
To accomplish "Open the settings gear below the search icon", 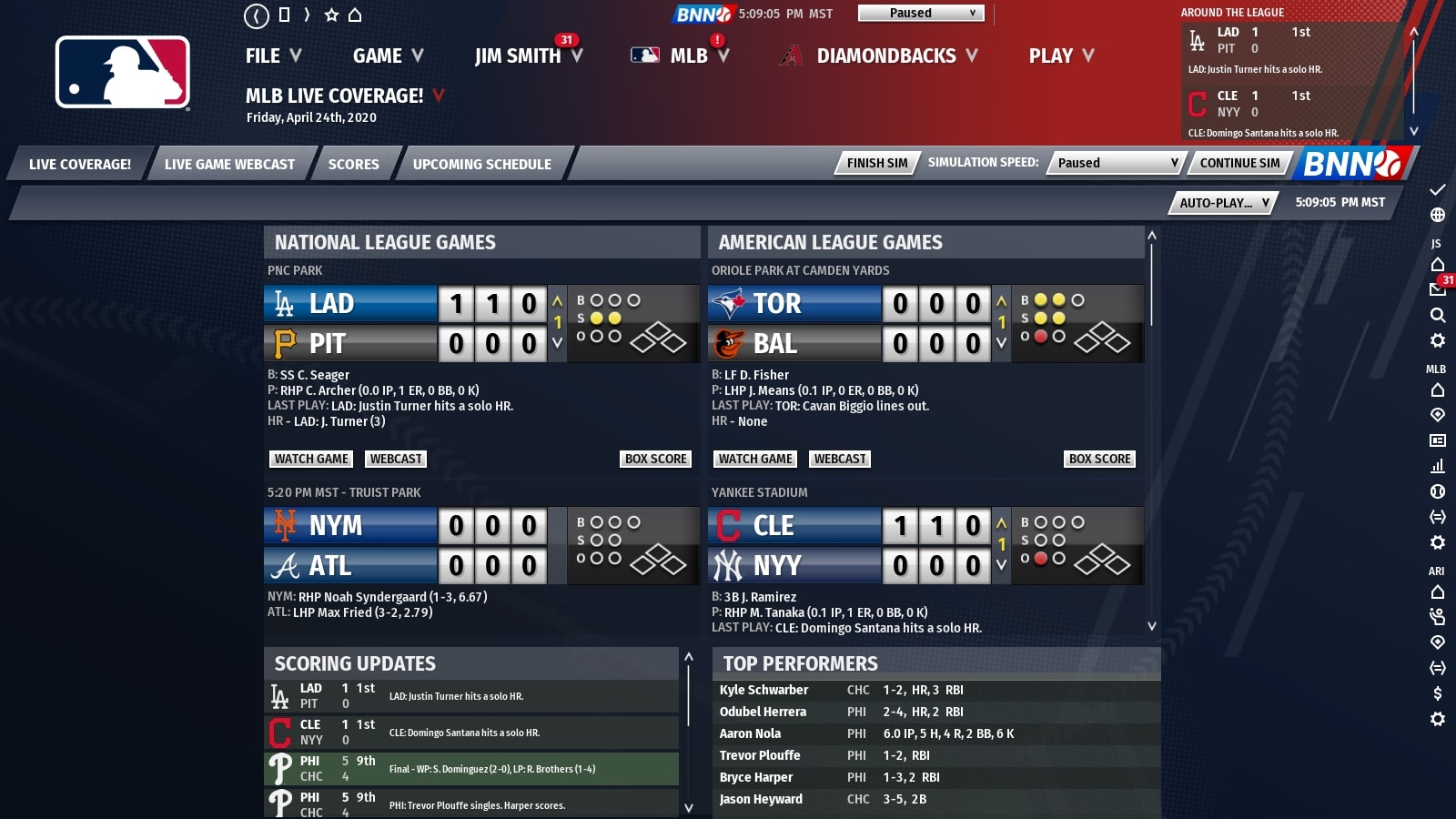I will click(x=1438, y=341).
